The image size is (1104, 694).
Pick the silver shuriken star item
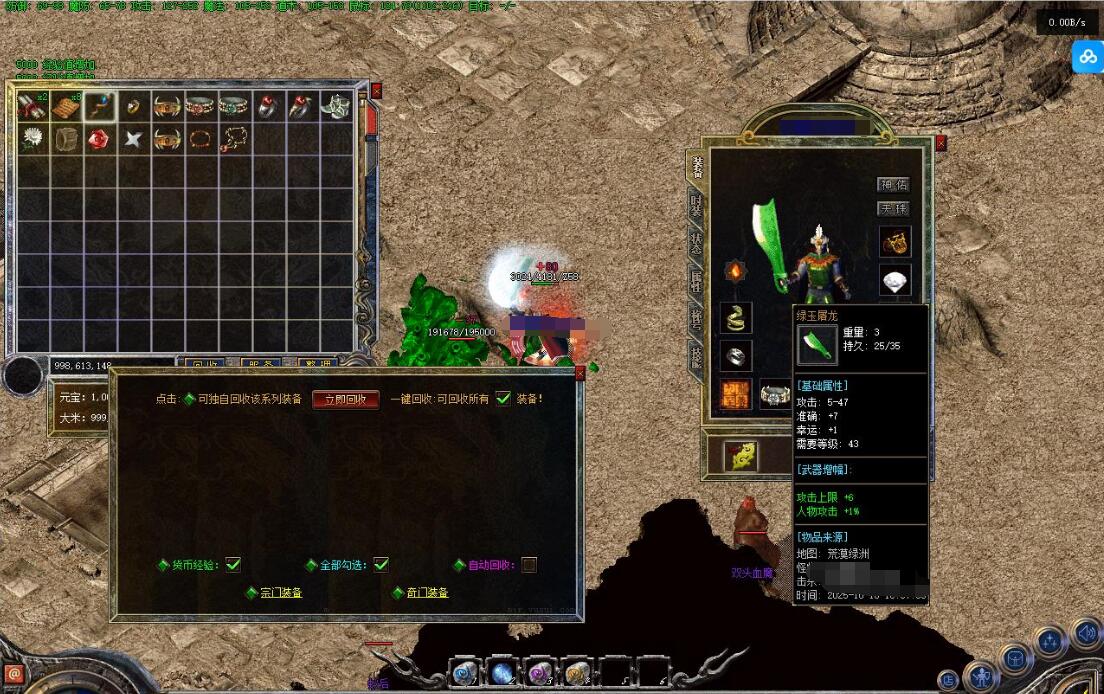tap(133, 138)
